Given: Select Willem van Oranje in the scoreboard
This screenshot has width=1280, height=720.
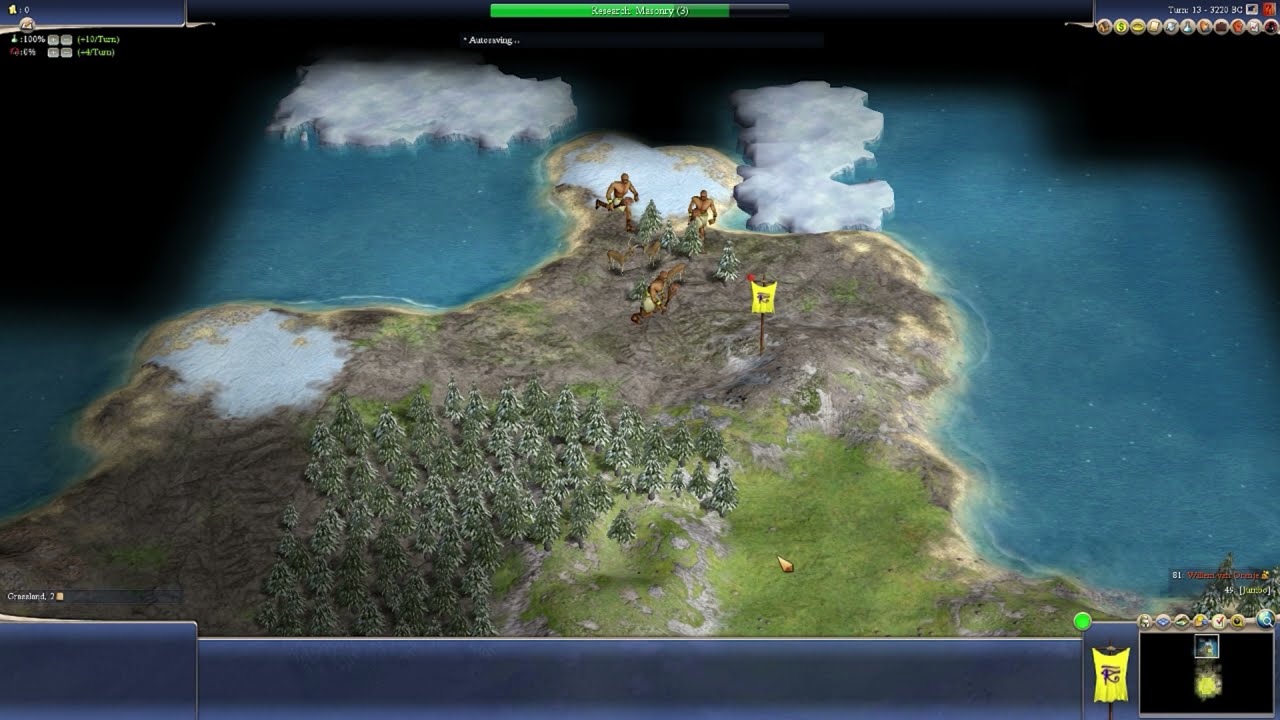Looking at the screenshot, I should point(1221,575).
